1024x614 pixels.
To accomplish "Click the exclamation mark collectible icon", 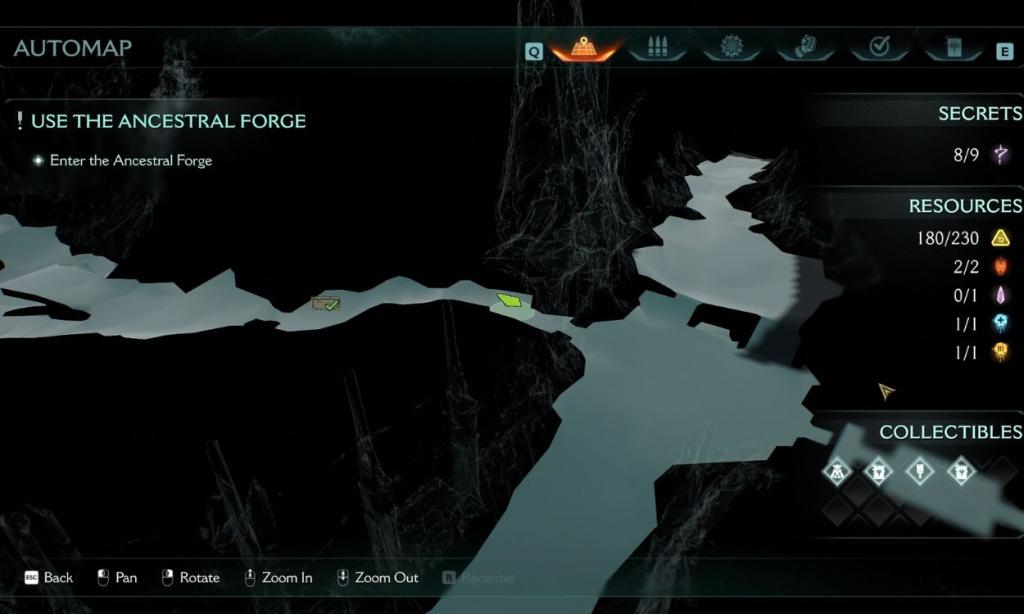I will click(919, 469).
